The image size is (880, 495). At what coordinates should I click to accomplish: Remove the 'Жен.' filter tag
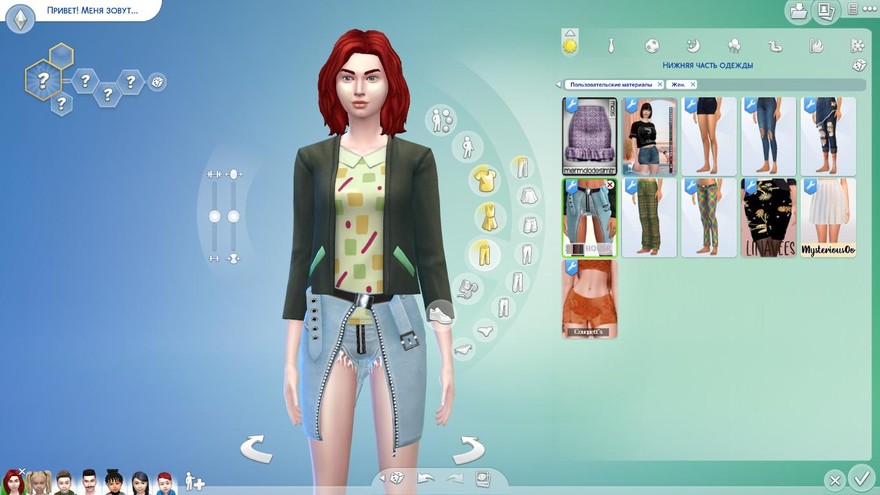click(x=693, y=85)
